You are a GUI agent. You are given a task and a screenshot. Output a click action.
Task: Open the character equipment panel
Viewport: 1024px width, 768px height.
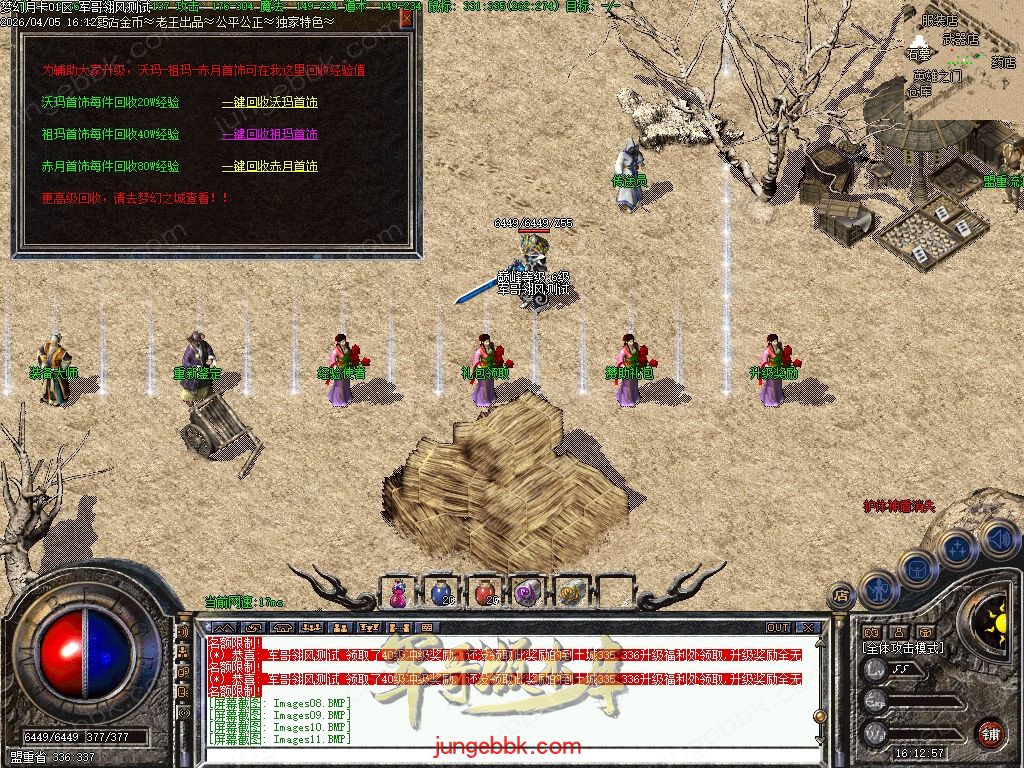point(877,590)
